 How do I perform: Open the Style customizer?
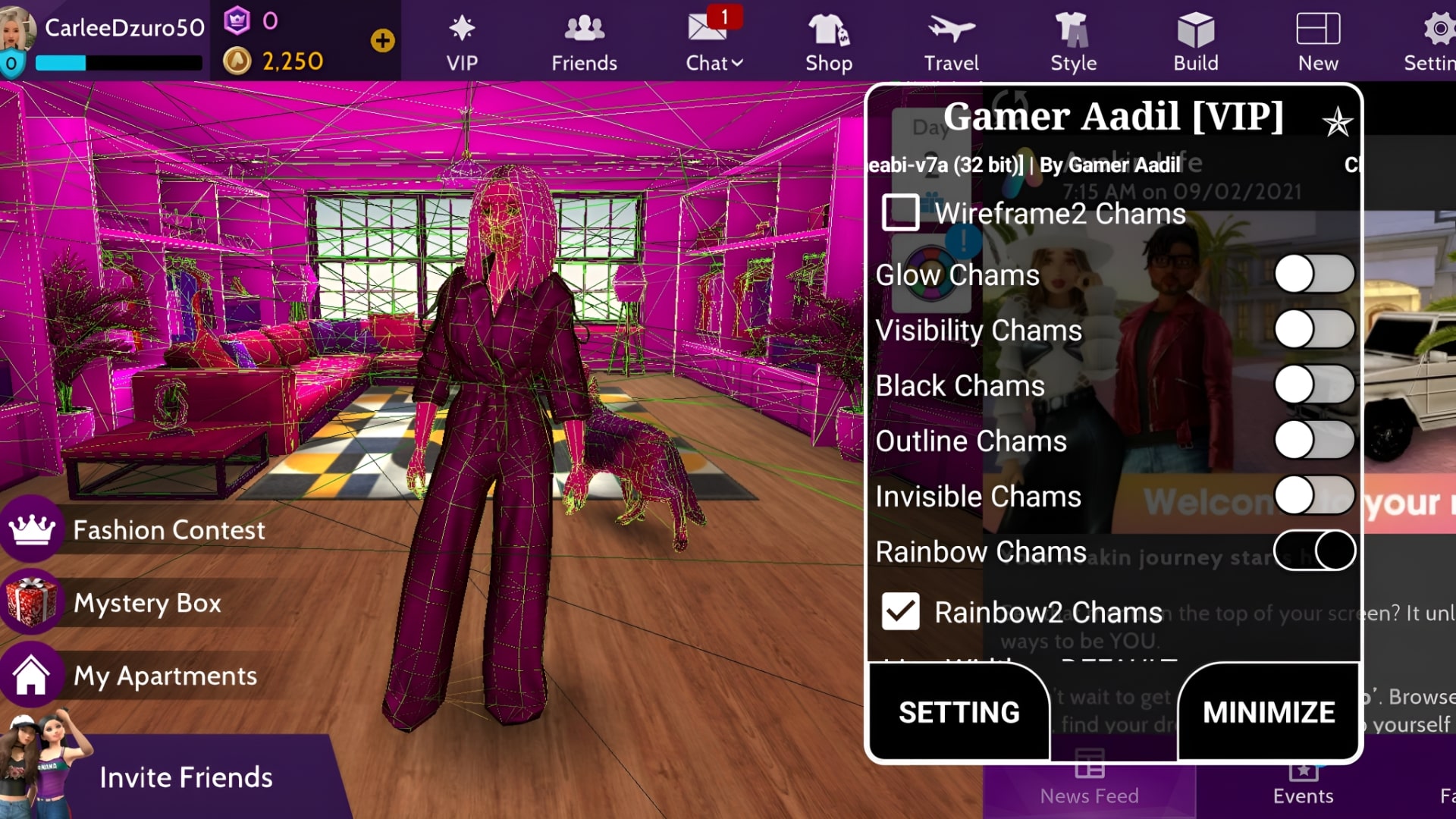tap(1073, 42)
